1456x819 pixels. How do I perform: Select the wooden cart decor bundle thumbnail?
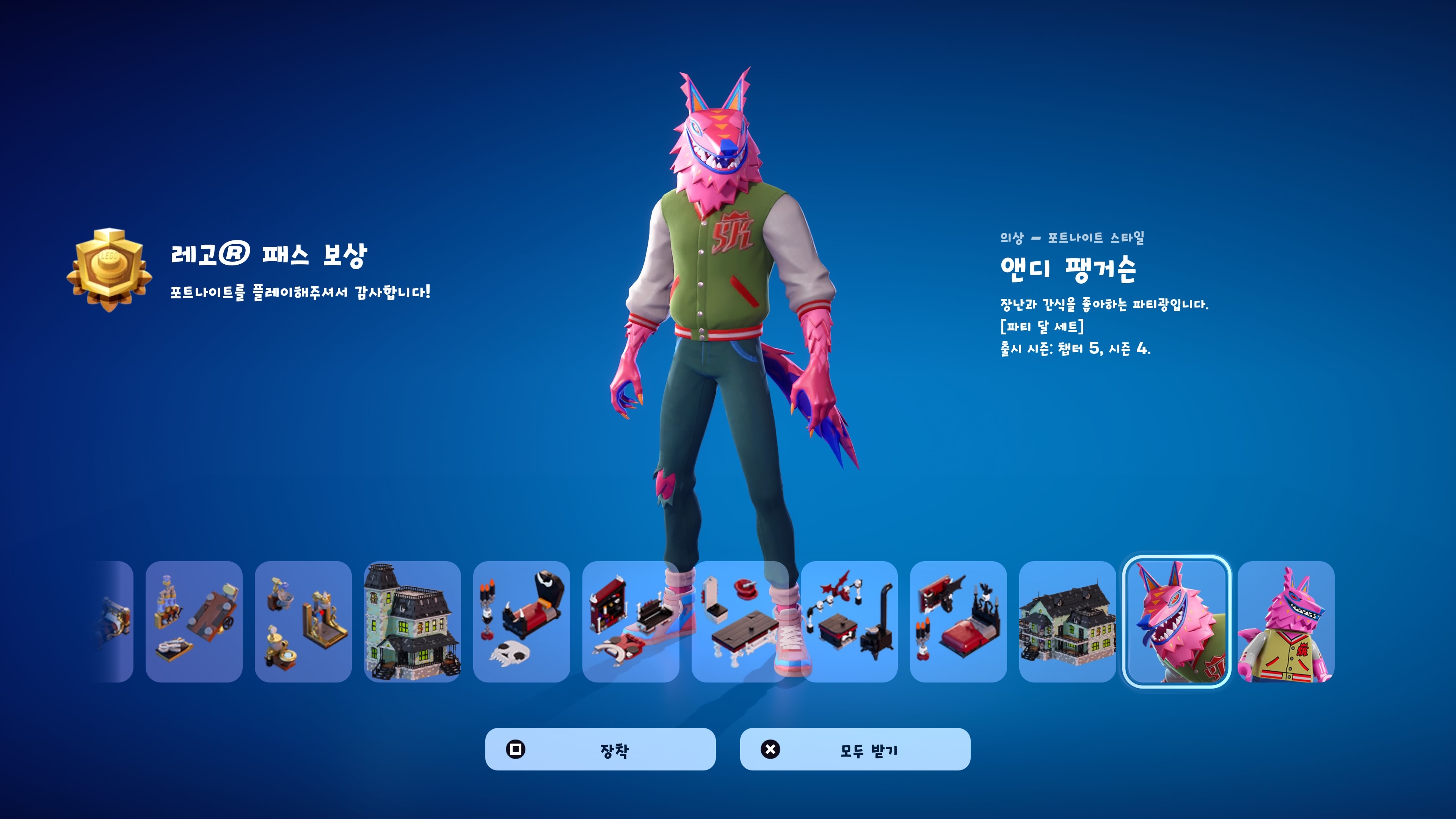pos(194,622)
